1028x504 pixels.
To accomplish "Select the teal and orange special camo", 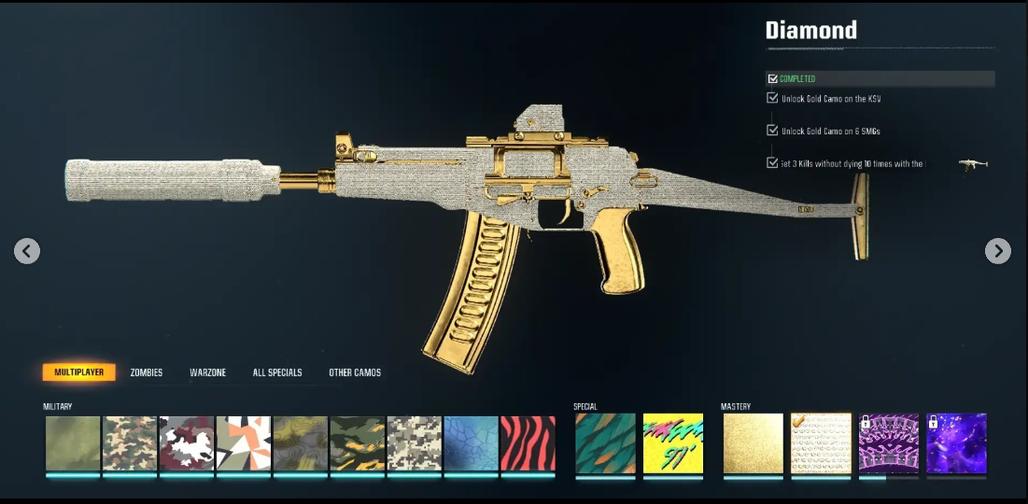I will pos(605,443).
